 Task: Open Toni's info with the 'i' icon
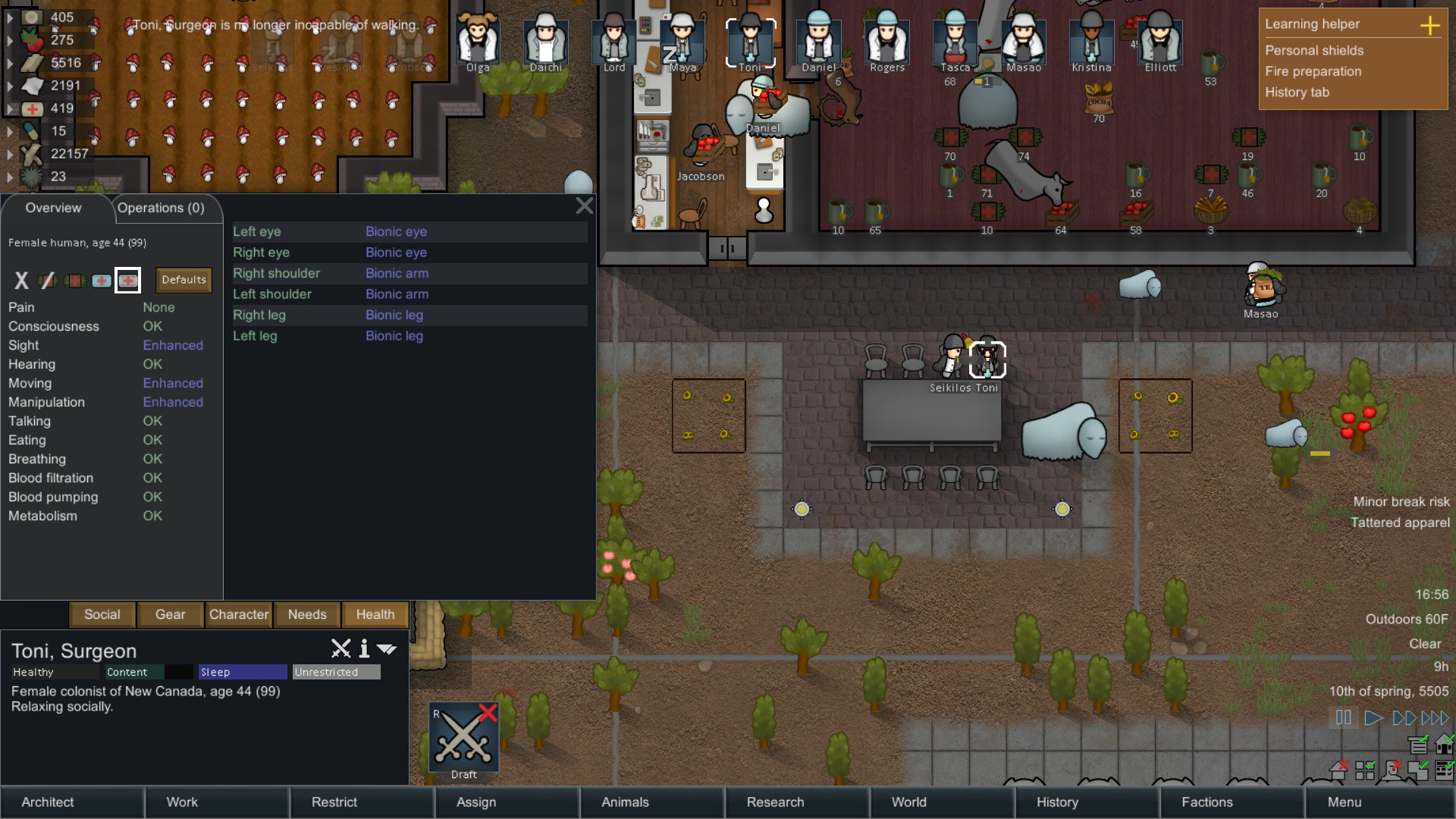click(364, 649)
